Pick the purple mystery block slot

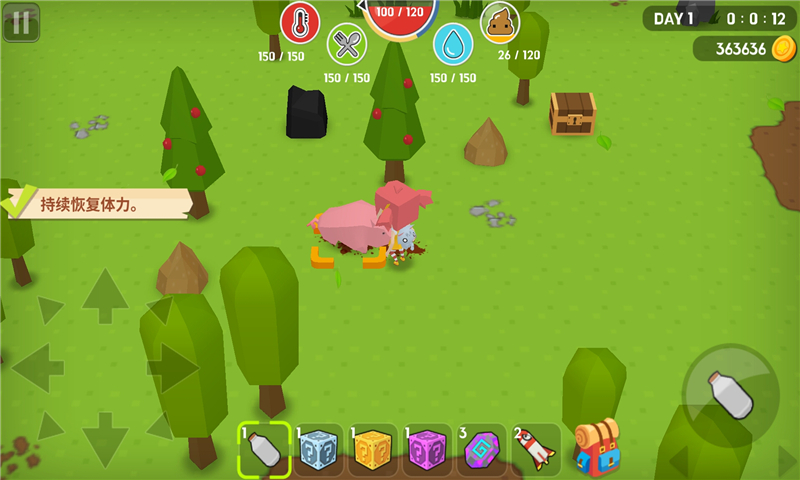(x=428, y=451)
